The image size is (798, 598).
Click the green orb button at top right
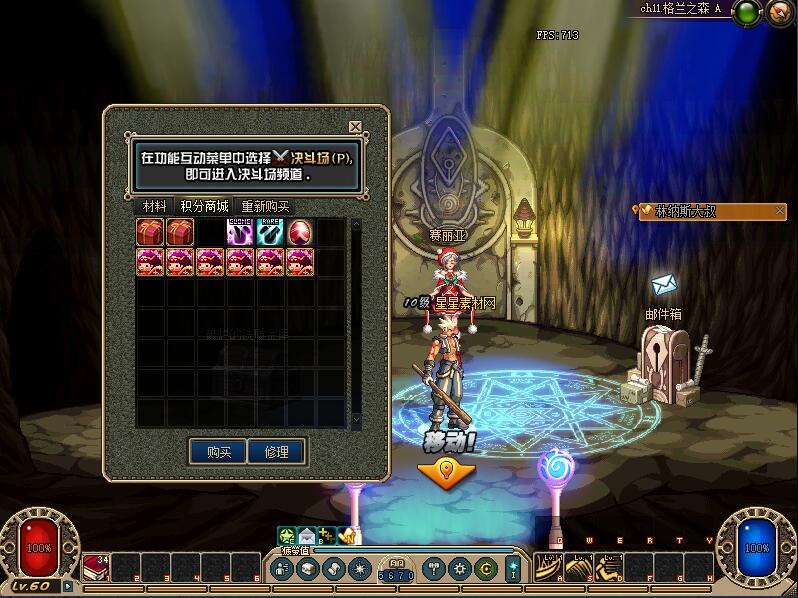(745, 13)
